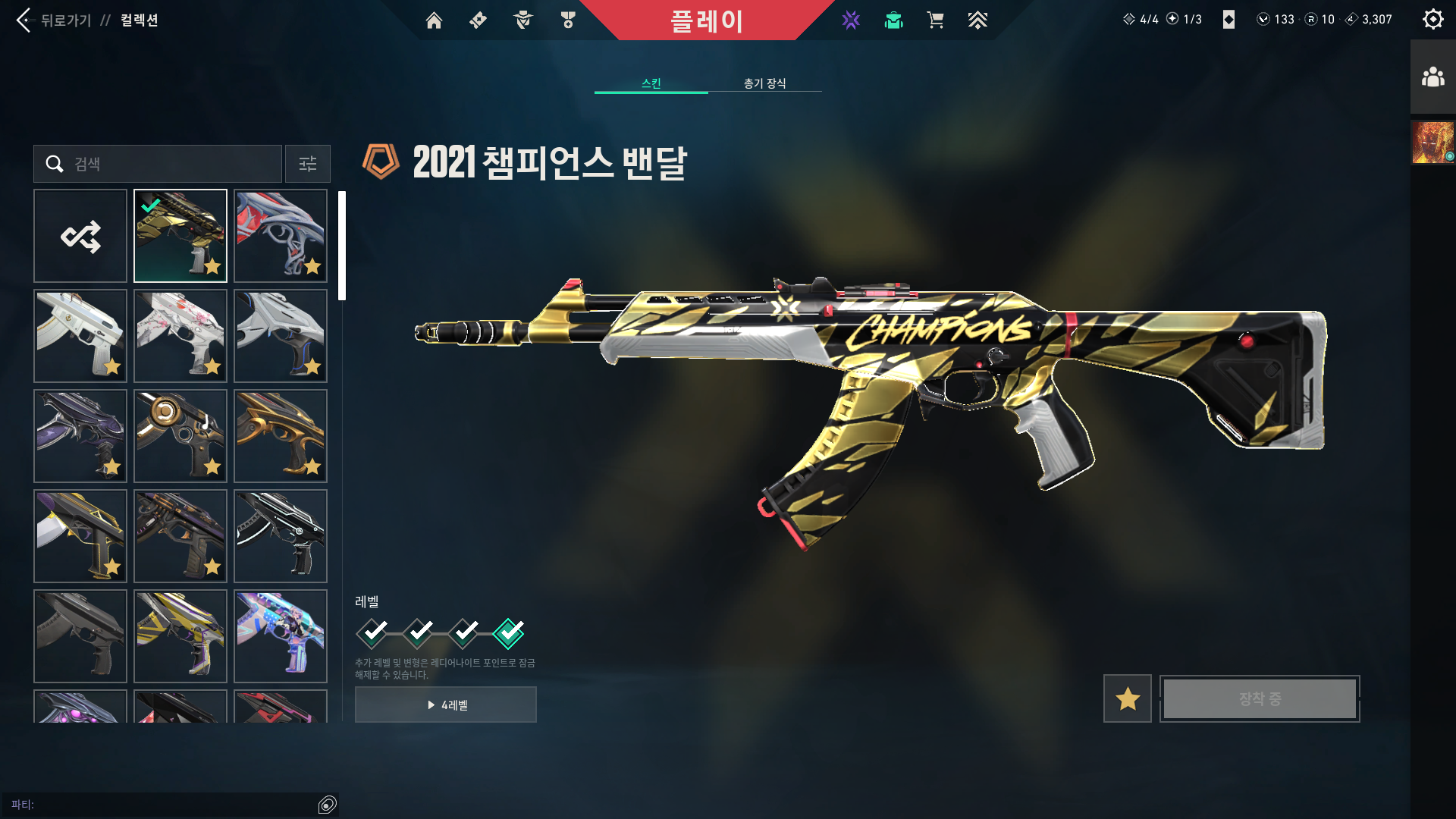This screenshot has width=1456, height=819.
Task: Click the Valorant esports spark icon
Action: pos(851,20)
